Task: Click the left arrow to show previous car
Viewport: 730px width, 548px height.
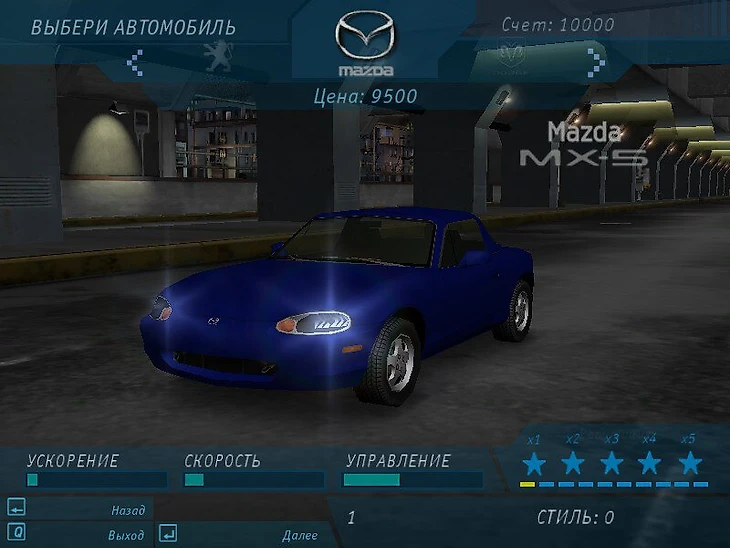Action: [x=135, y=62]
